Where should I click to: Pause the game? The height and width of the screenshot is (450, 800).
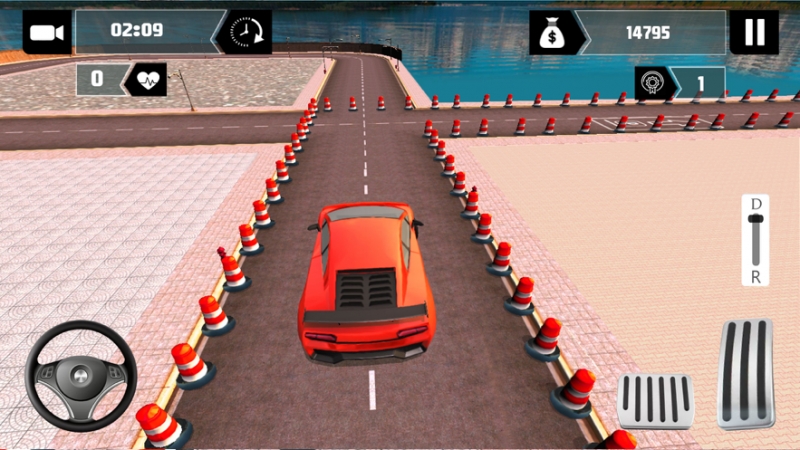753,32
